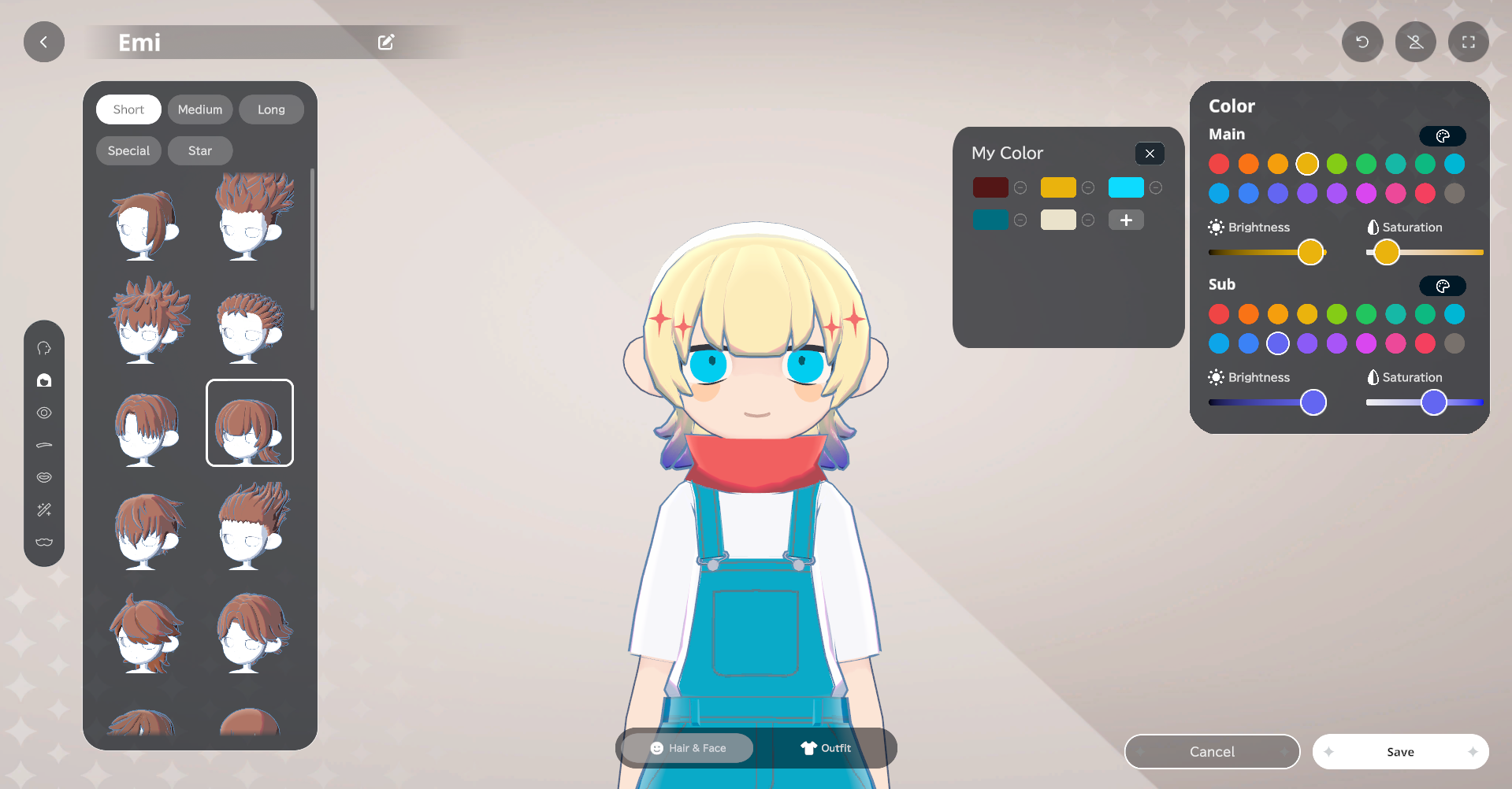This screenshot has height=789, width=1512.
Task: Select the magic wand makeup tool
Action: coord(44,509)
